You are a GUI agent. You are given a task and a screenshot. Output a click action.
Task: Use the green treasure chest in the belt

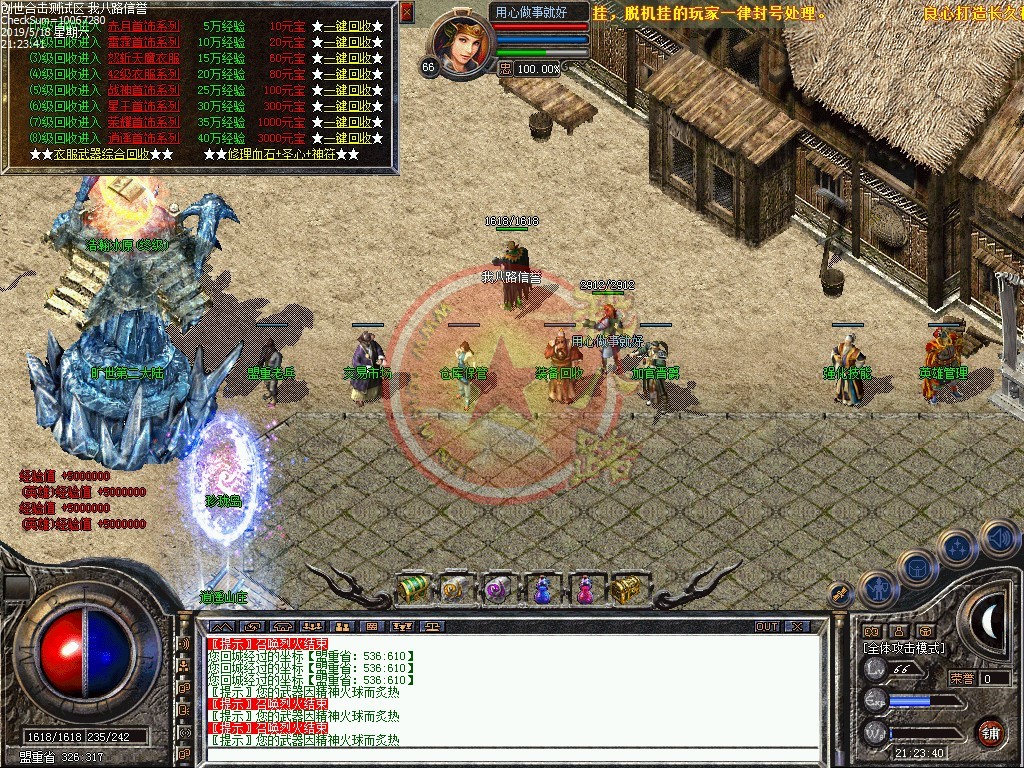click(x=413, y=589)
